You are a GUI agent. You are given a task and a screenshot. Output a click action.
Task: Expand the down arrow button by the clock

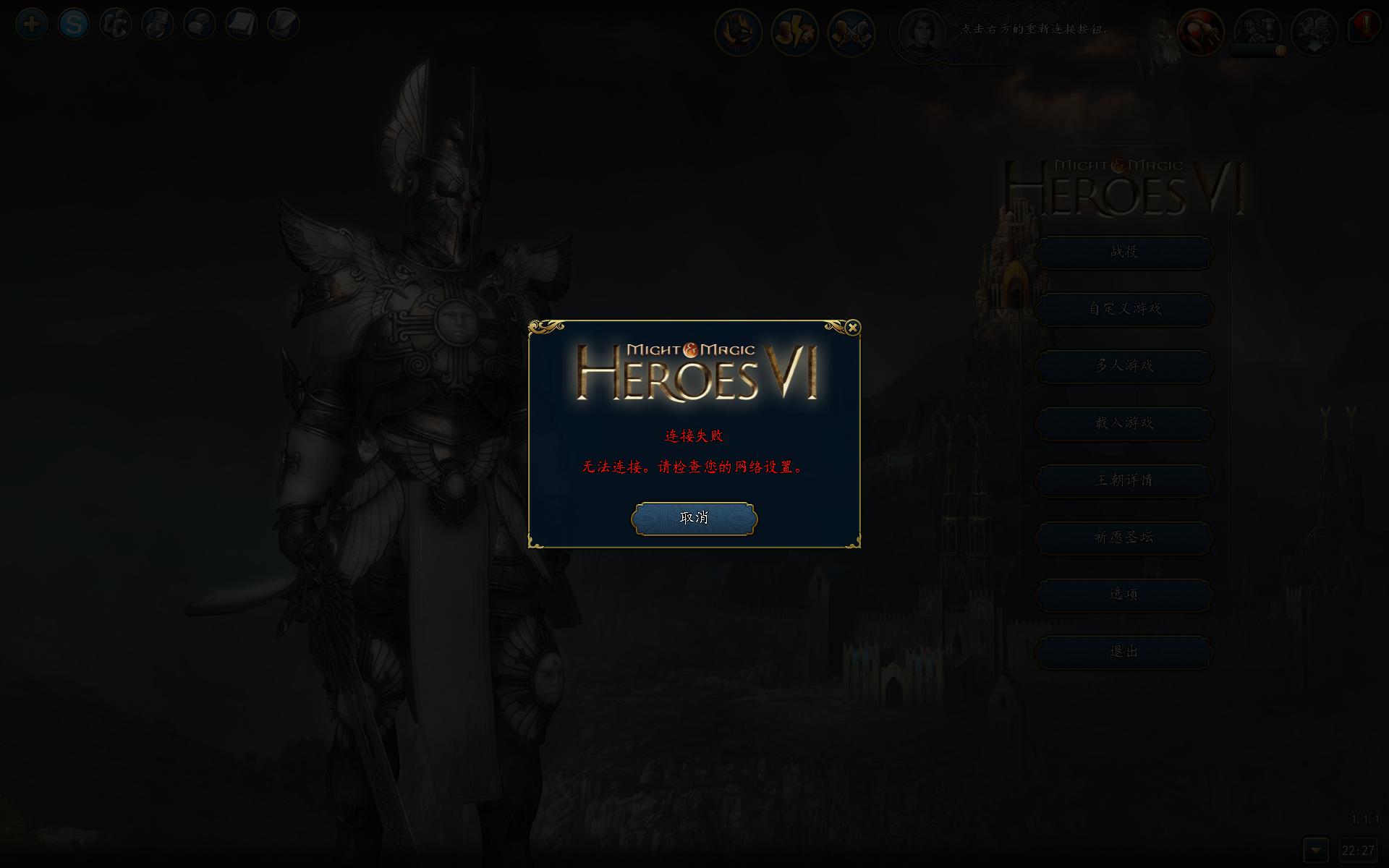tap(1315, 850)
